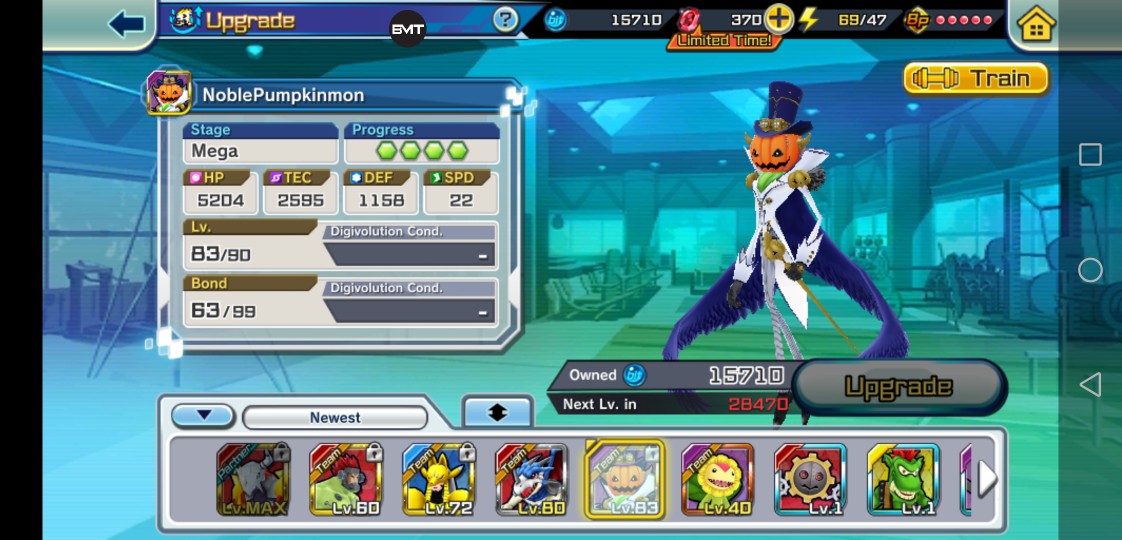Open the Newest sort dropdown
Image resolution: width=1122 pixels, height=540 pixels.
tap(335, 417)
